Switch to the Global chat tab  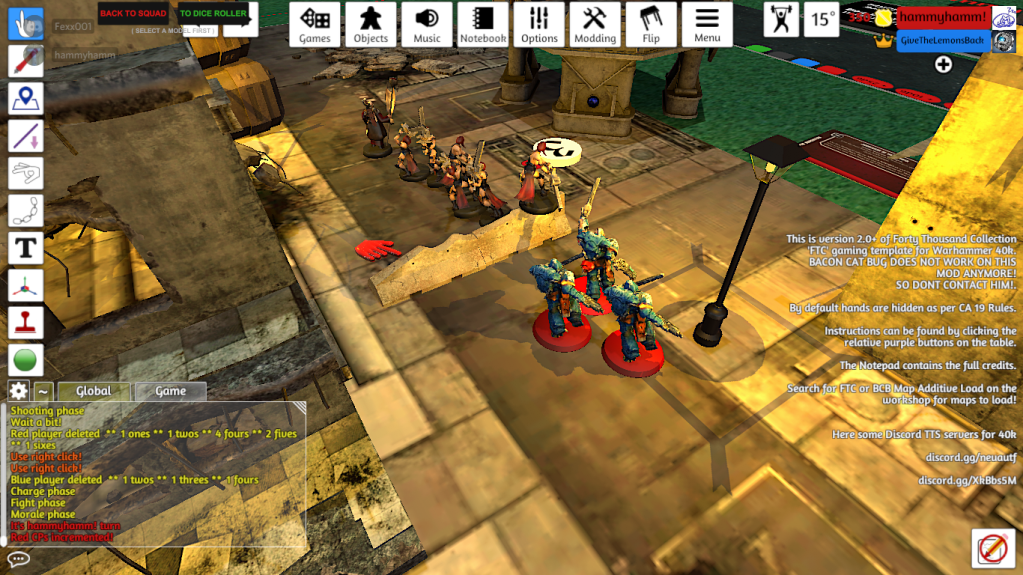point(94,391)
